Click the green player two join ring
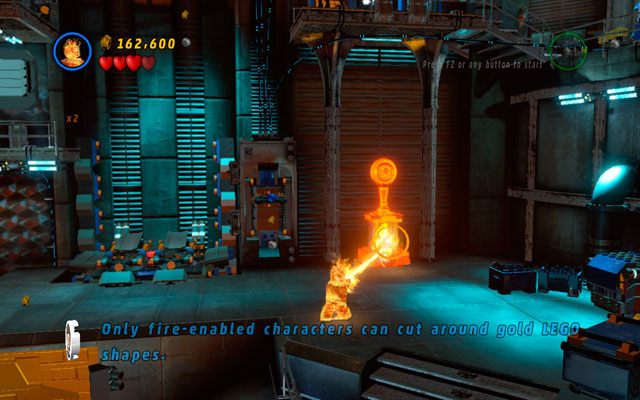Viewport: 640px width, 400px height. tap(568, 50)
